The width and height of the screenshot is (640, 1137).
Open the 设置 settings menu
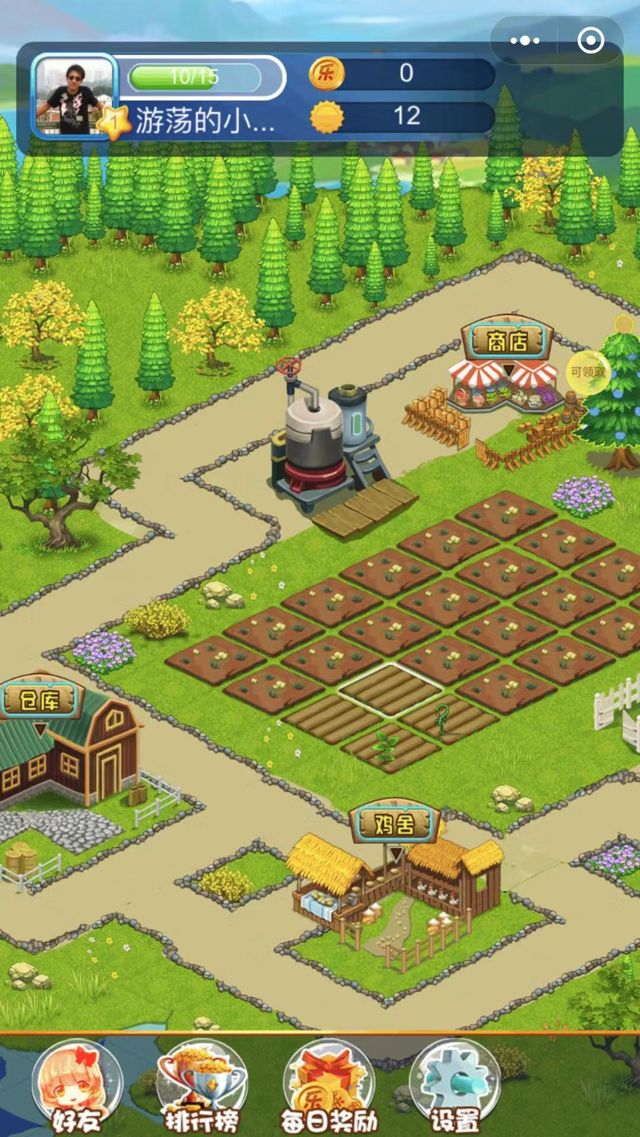pos(455,1087)
